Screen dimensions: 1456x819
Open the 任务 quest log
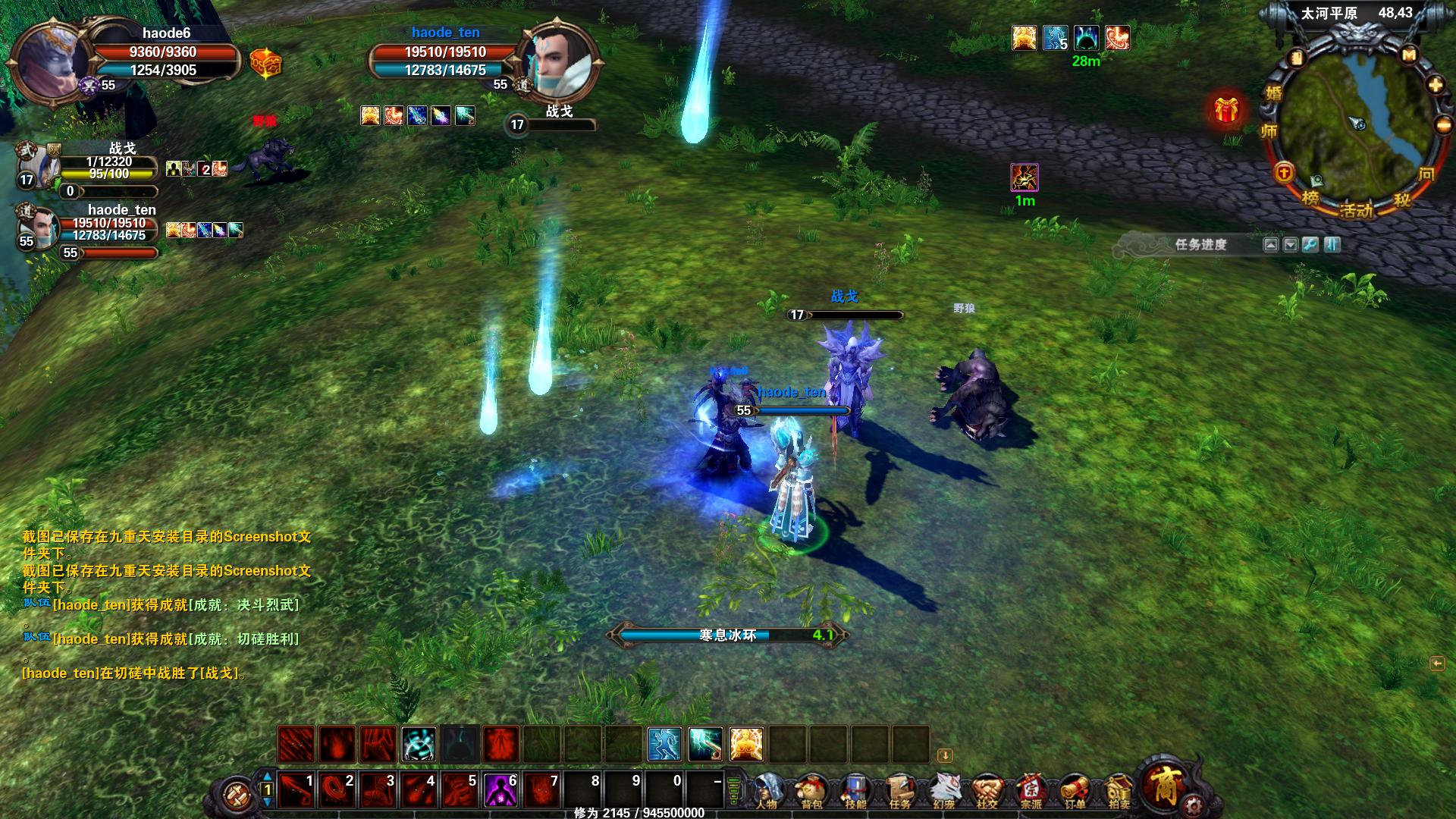899,792
